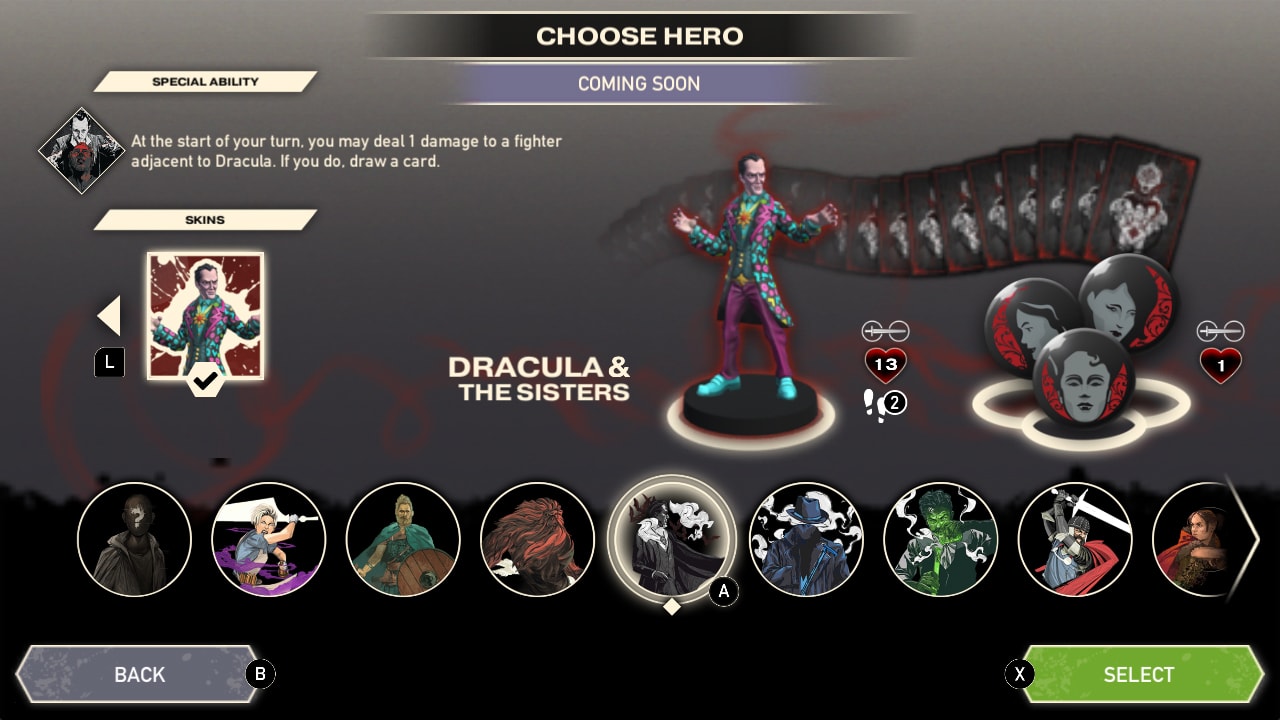Click the CHOOSE HERO header
Image resolution: width=1280 pixels, height=720 pixels.
pos(639,35)
